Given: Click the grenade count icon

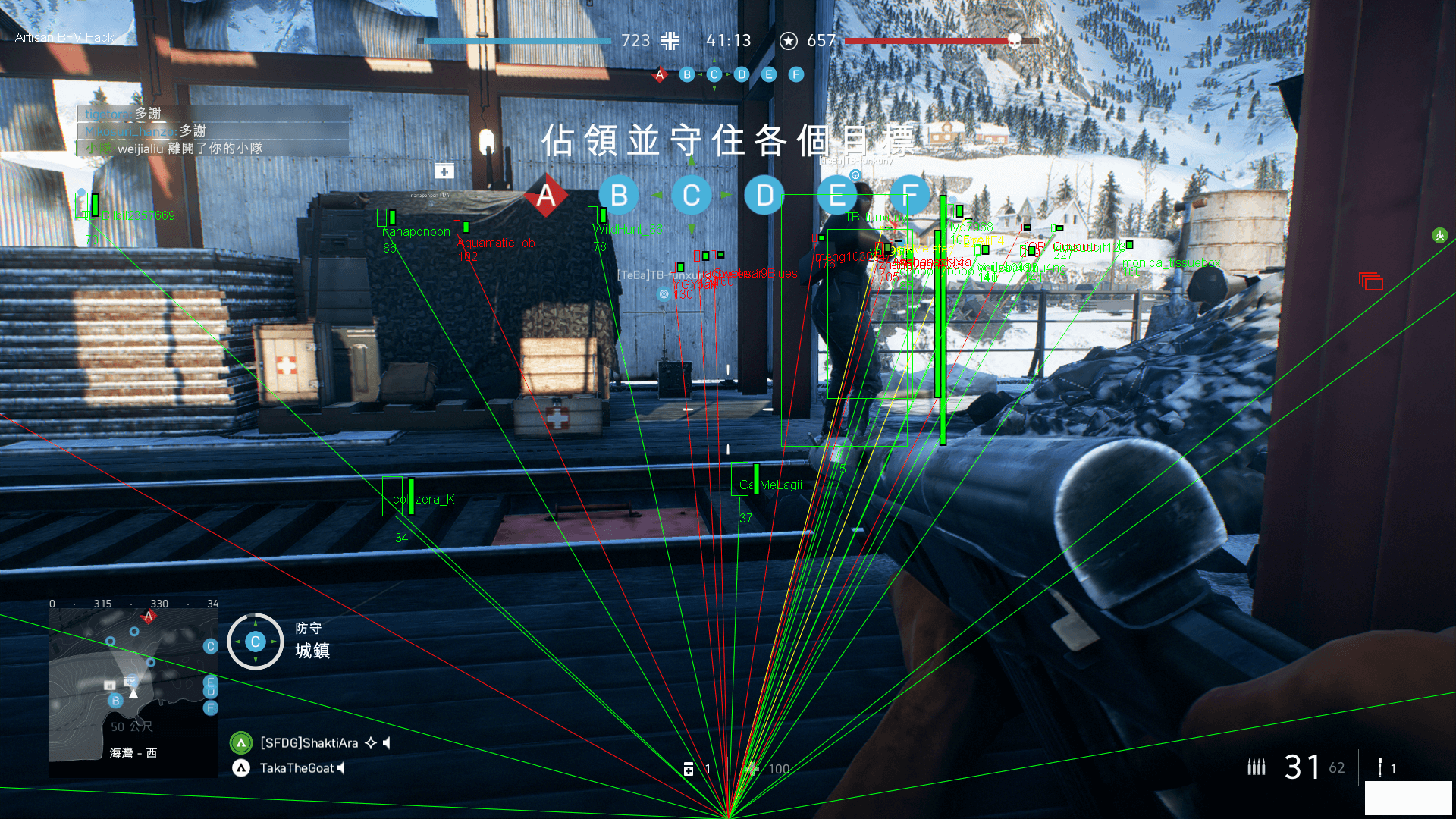Looking at the screenshot, I should [x=1380, y=767].
